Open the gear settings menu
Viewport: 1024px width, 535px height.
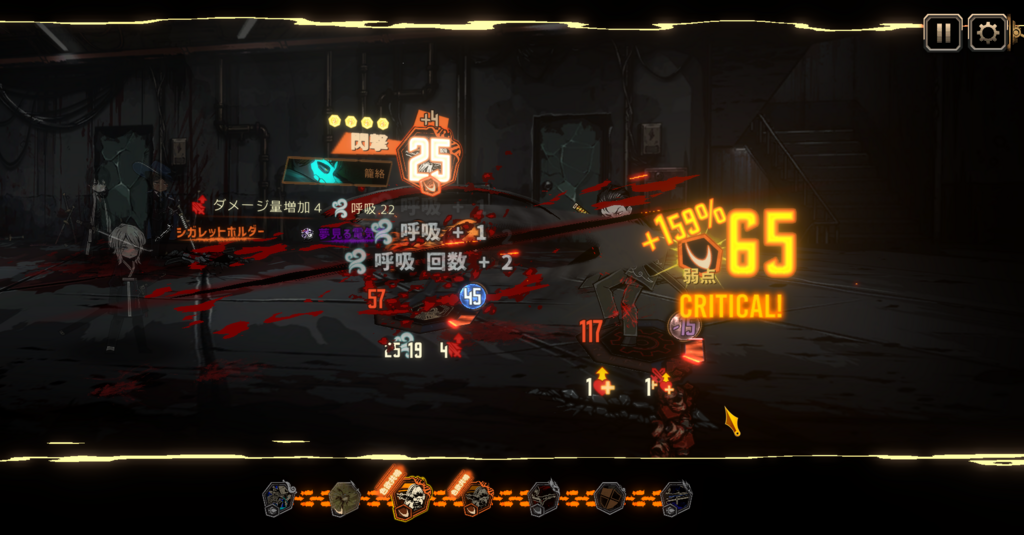(x=987, y=33)
